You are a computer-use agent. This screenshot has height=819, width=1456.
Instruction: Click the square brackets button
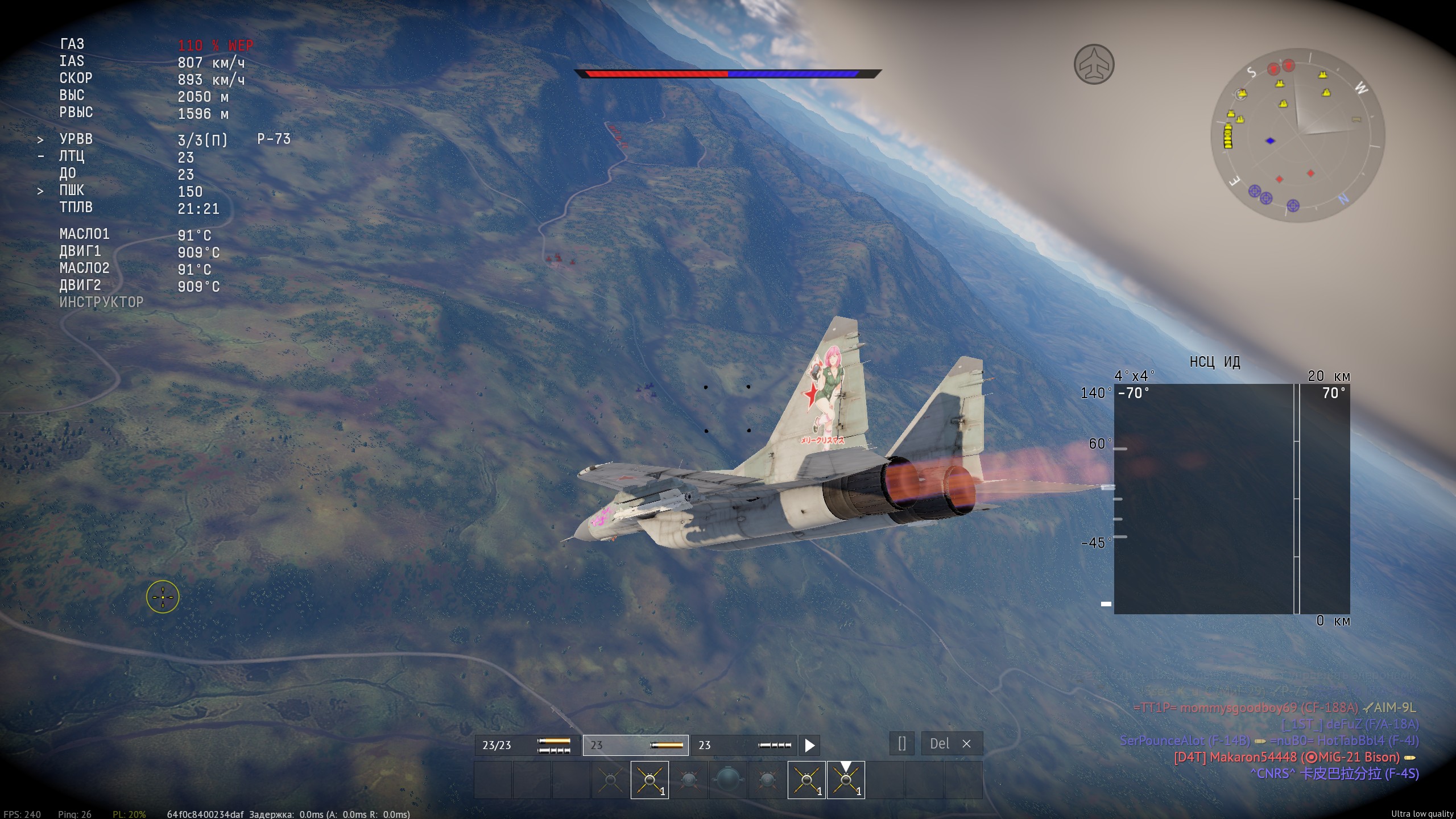click(x=901, y=744)
